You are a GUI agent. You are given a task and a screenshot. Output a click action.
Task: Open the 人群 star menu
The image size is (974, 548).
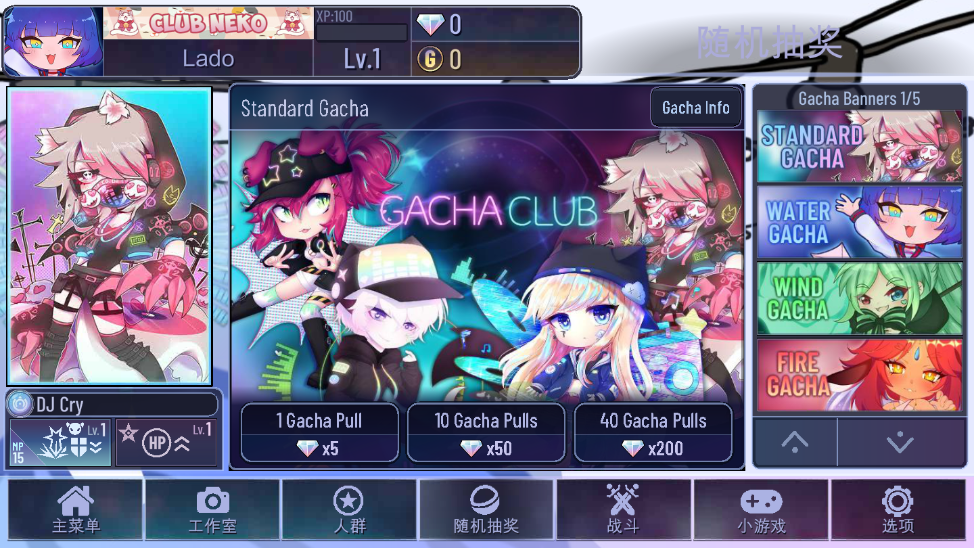348,510
